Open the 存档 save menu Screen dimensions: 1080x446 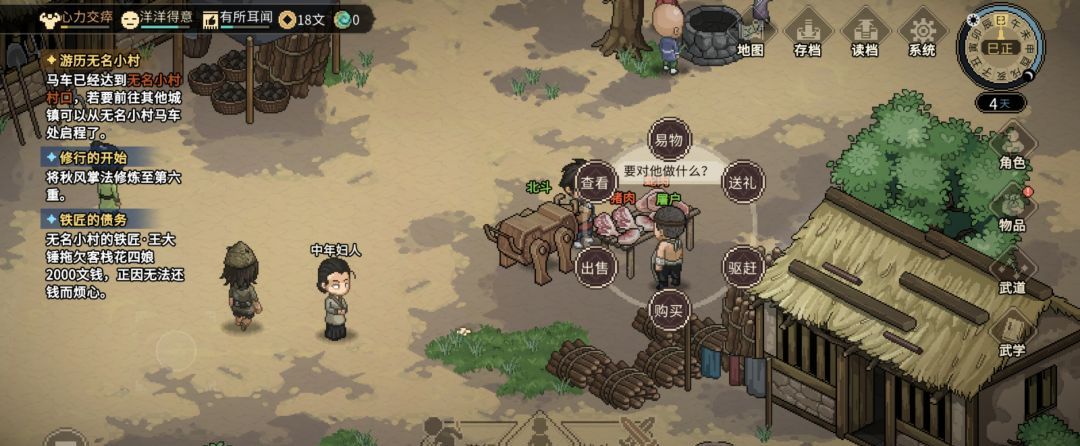tap(808, 34)
